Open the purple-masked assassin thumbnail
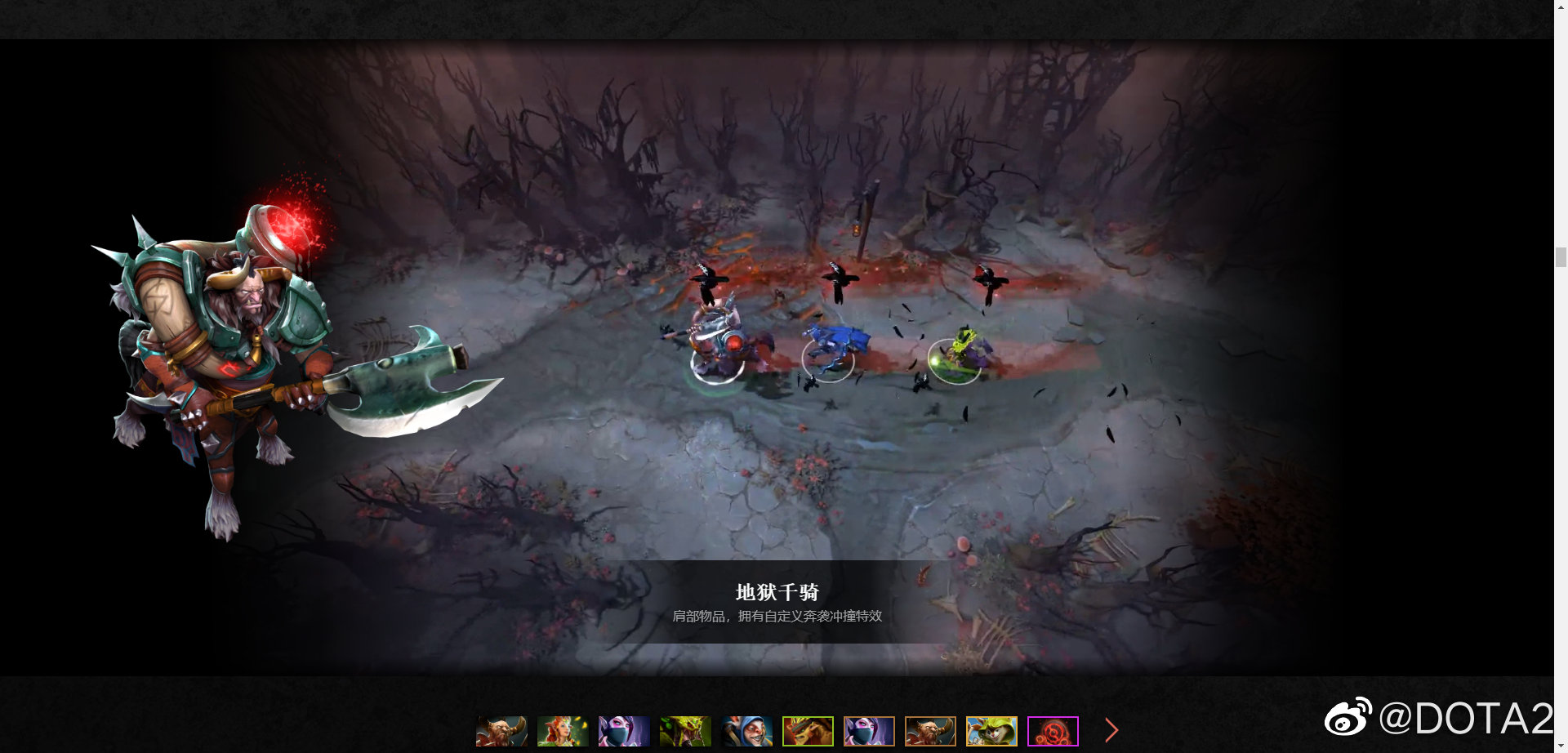The image size is (1568, 753). 868,732
